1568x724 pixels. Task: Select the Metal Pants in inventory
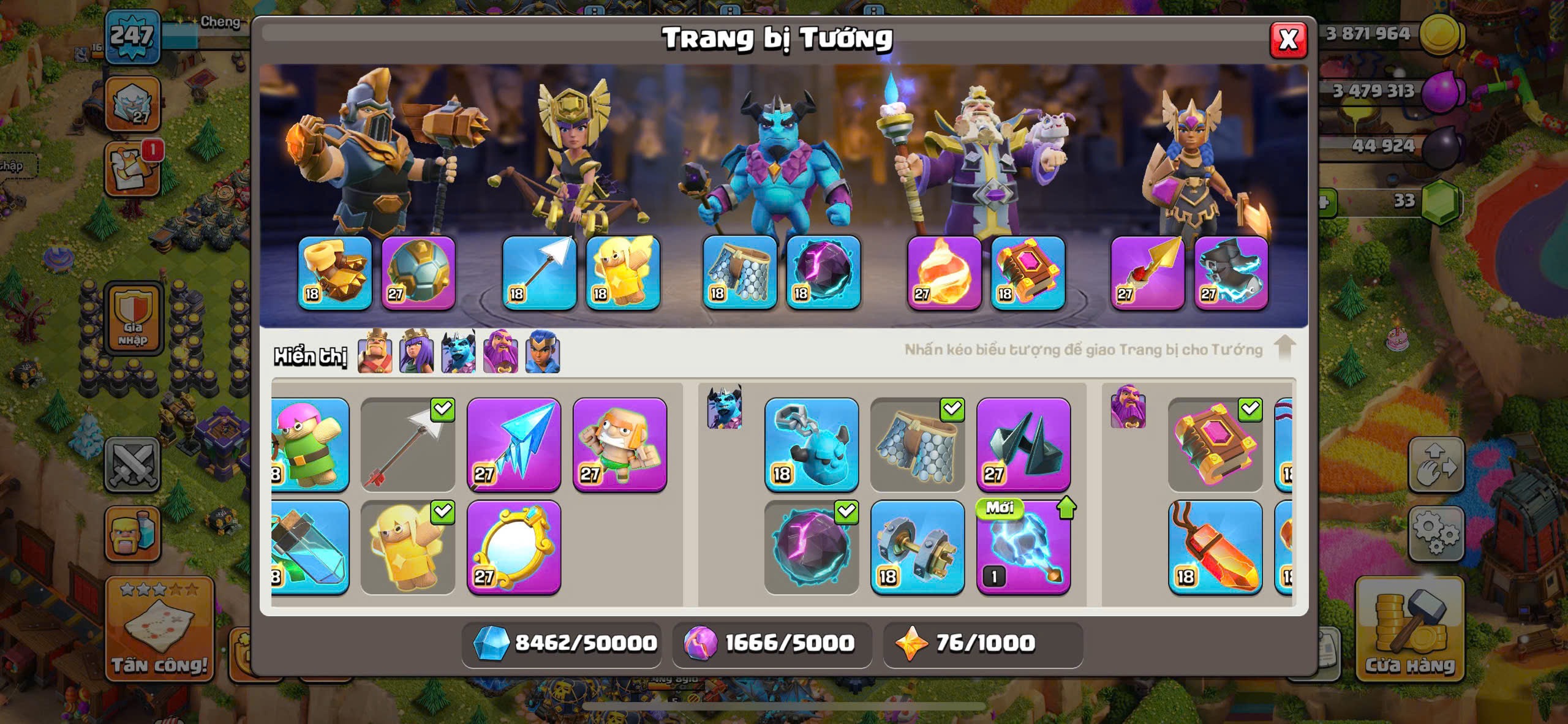917,445
